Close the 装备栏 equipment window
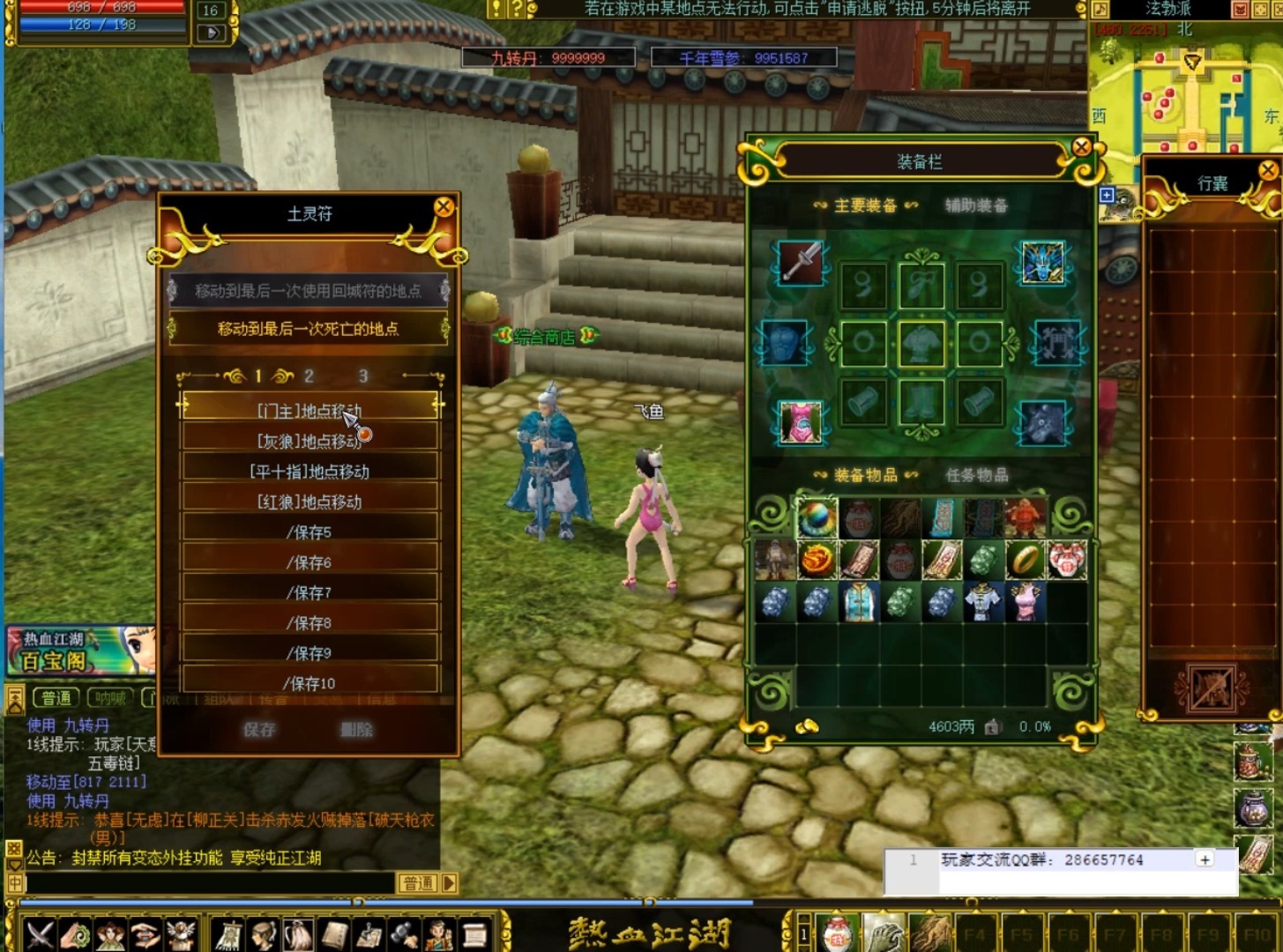Viewport: 1283px width, 952px height. [x=1082, y=147]
